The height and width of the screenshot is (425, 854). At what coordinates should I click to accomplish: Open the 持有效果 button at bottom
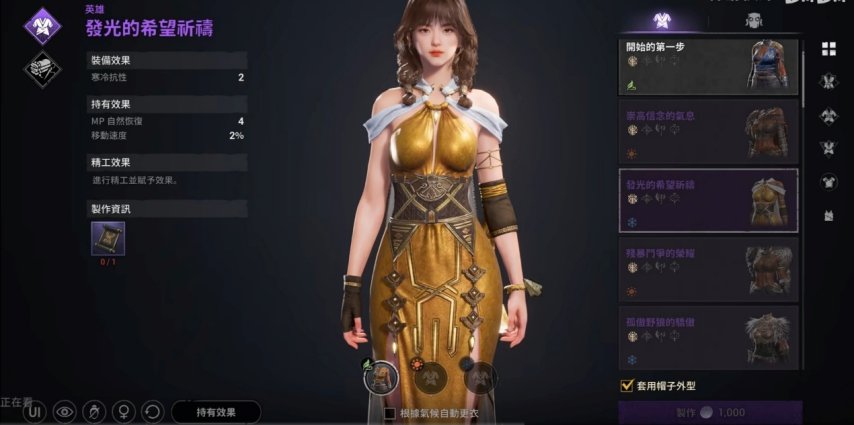216,411
